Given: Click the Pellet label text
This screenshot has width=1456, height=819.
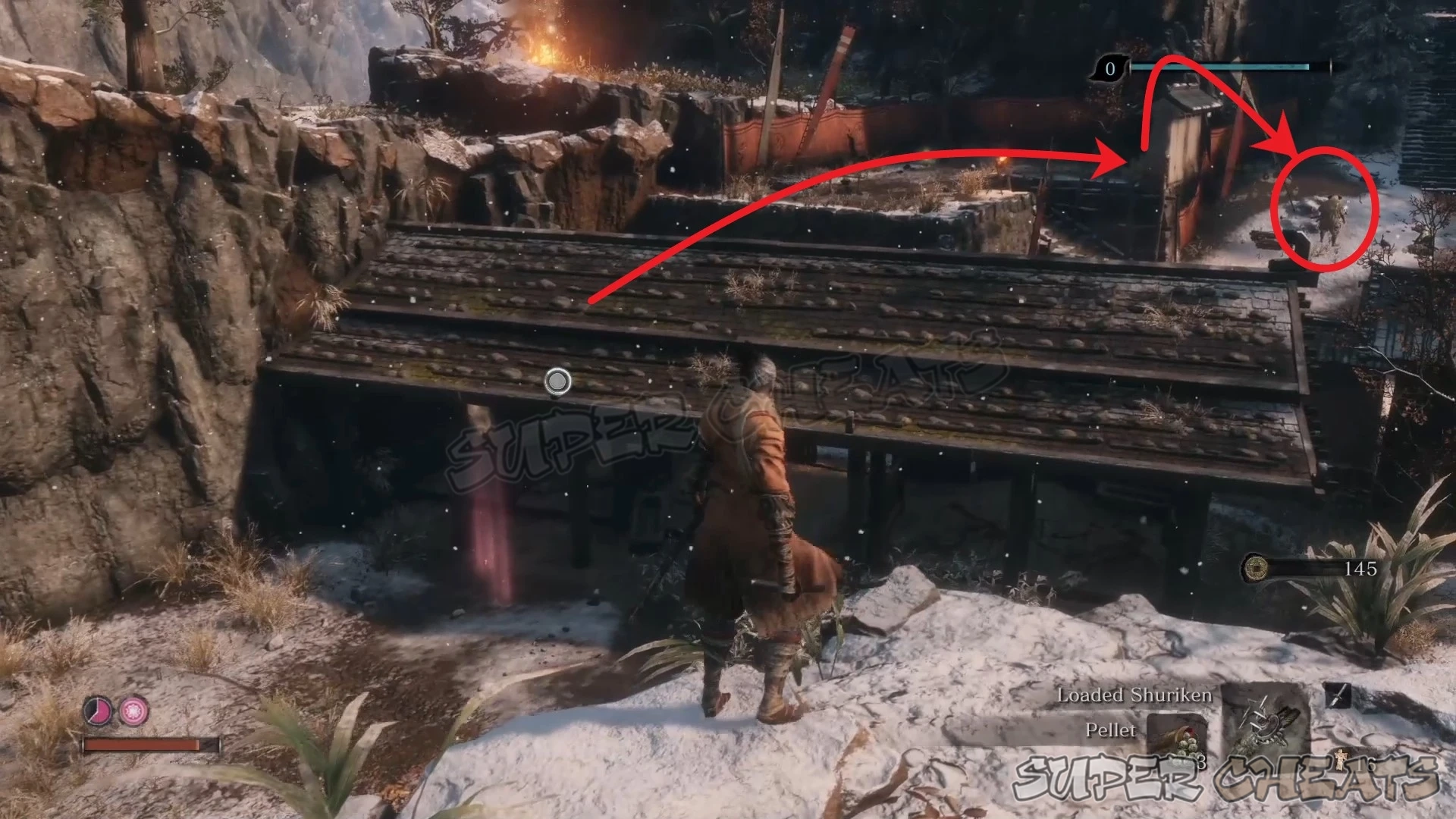Looking at the screenshot, I should 1112,731.
